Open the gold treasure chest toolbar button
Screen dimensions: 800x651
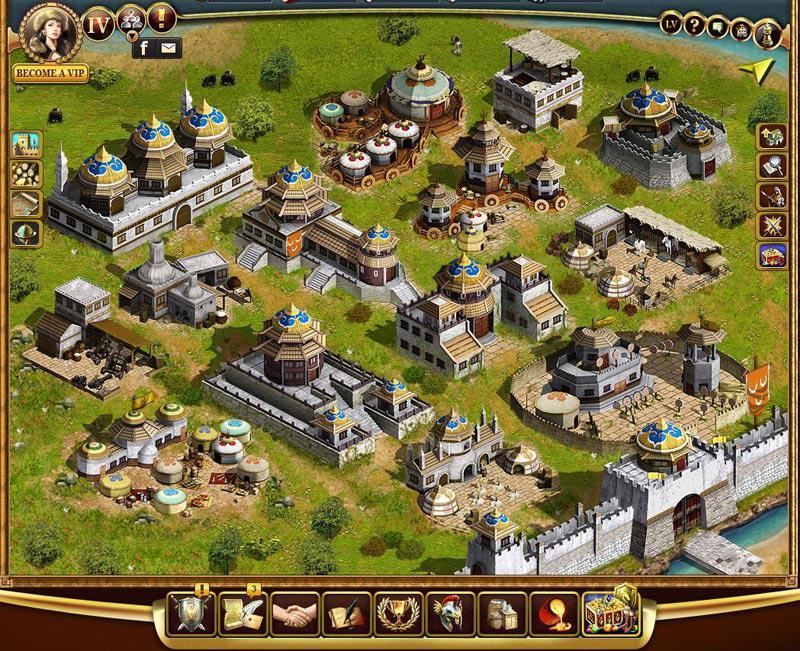click(609, 610)
